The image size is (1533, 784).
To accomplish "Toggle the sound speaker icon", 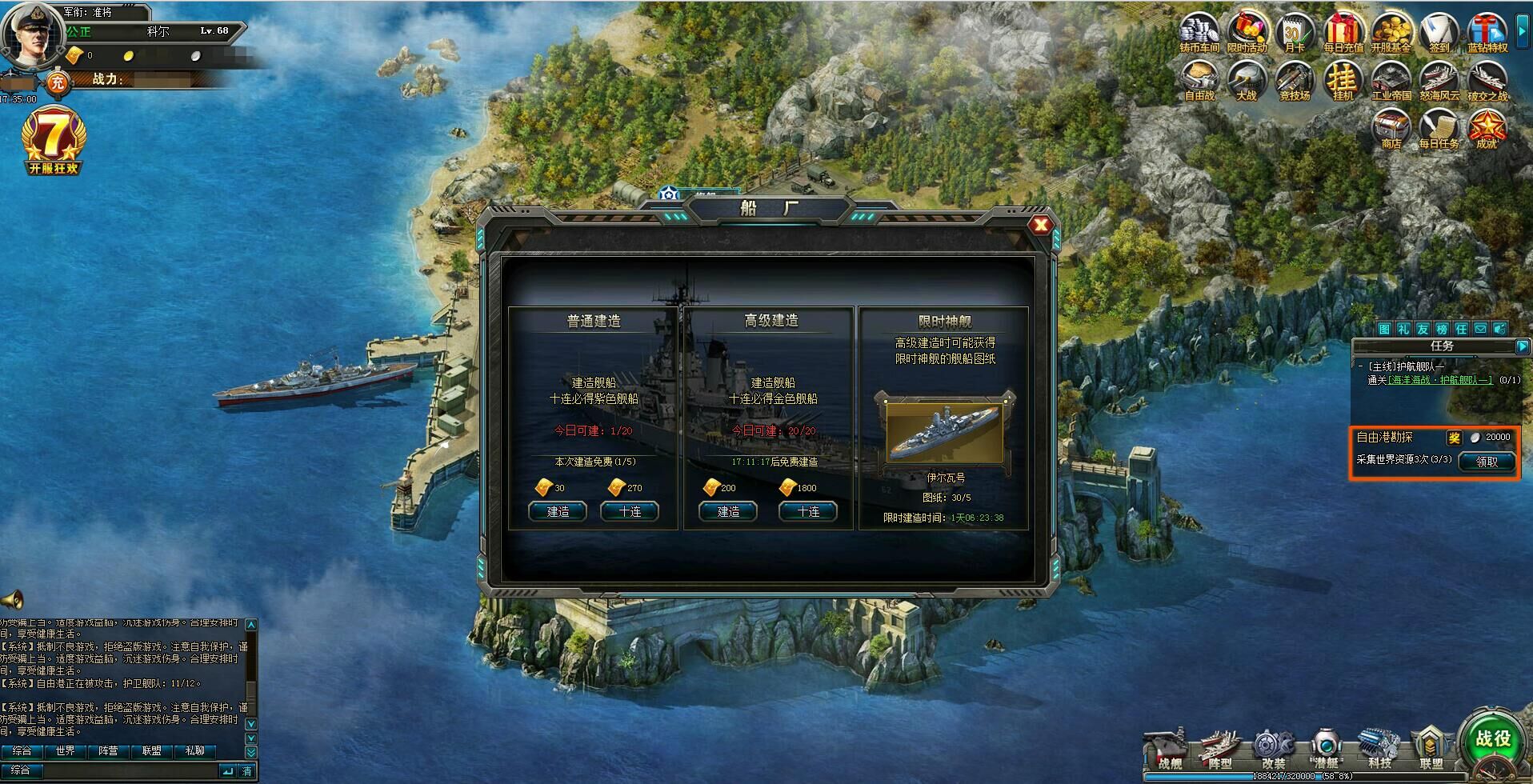I will (x=1500, y=330).
